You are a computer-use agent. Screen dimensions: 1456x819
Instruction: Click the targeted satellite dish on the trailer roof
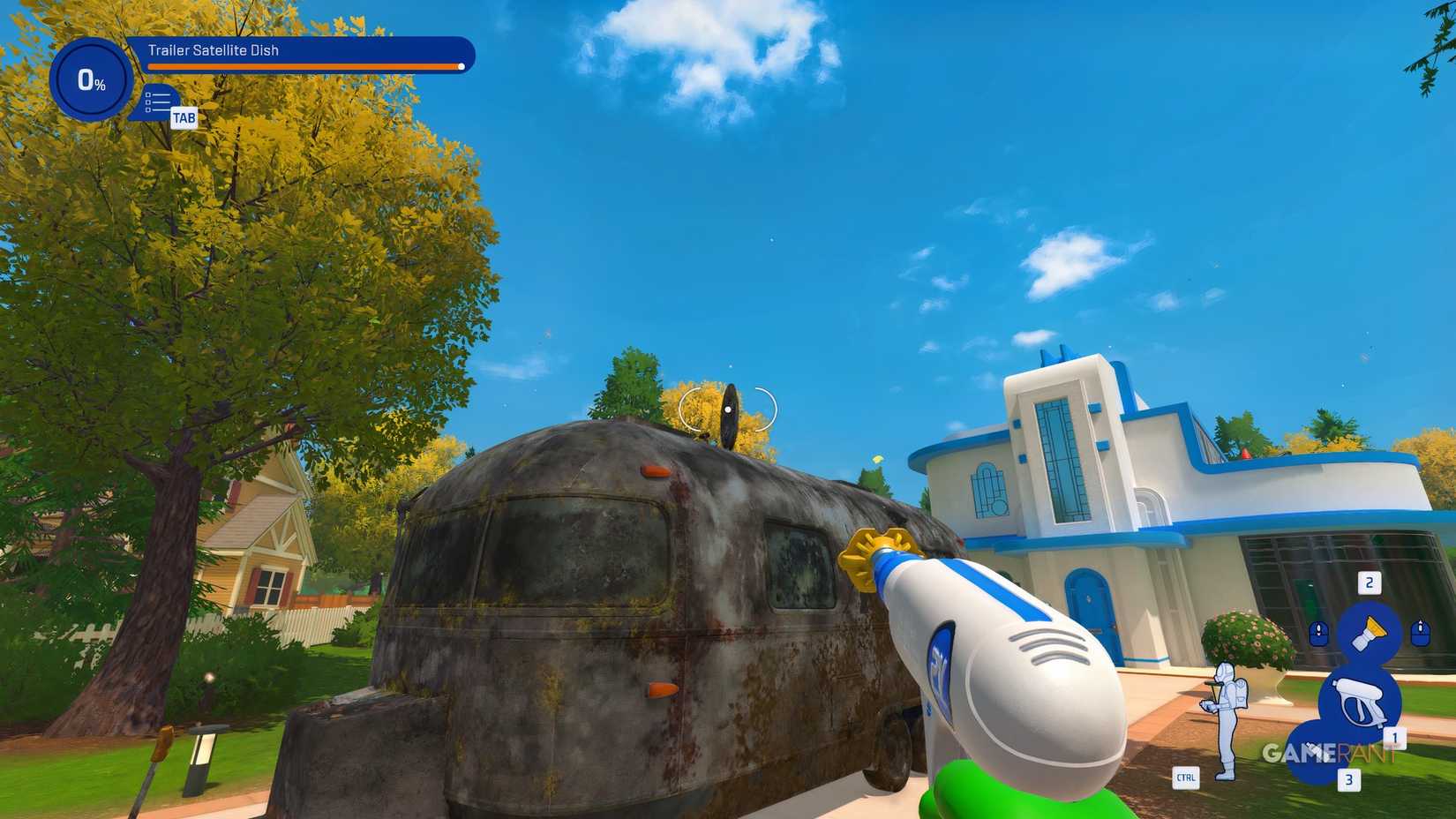click(x=728, y=409)
